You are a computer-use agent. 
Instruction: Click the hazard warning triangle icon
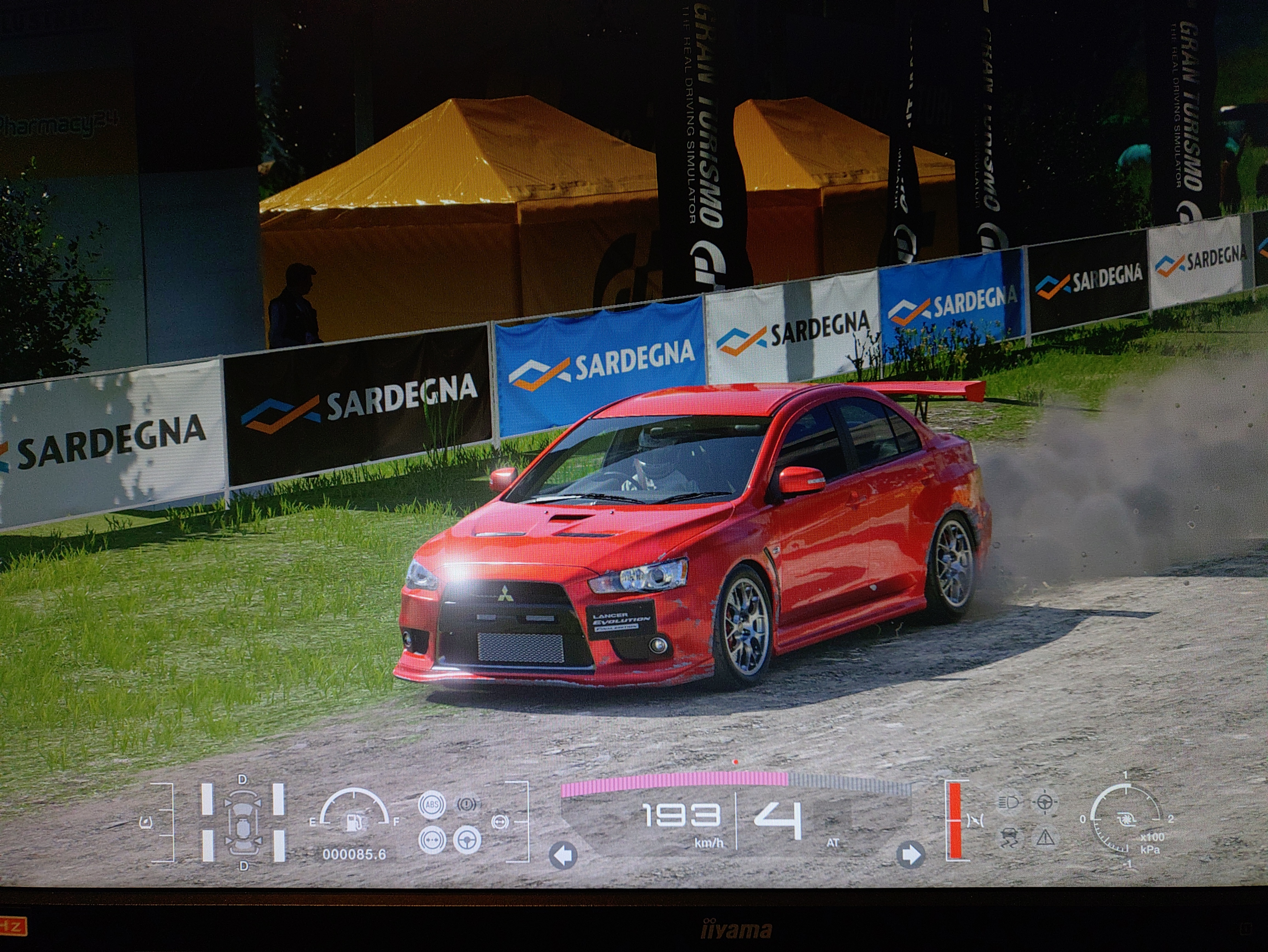1045,838
